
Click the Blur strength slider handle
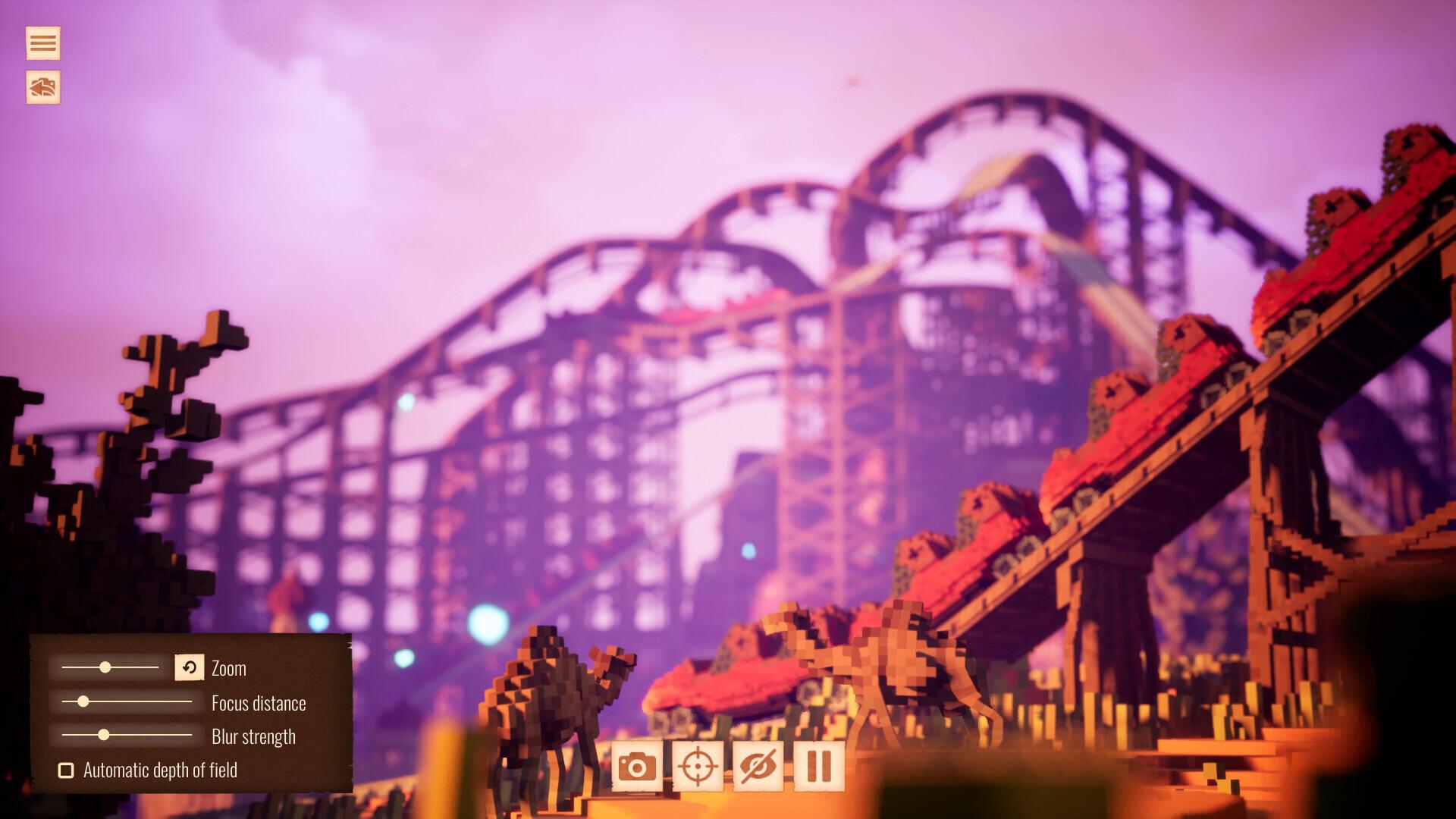point(104,736)
